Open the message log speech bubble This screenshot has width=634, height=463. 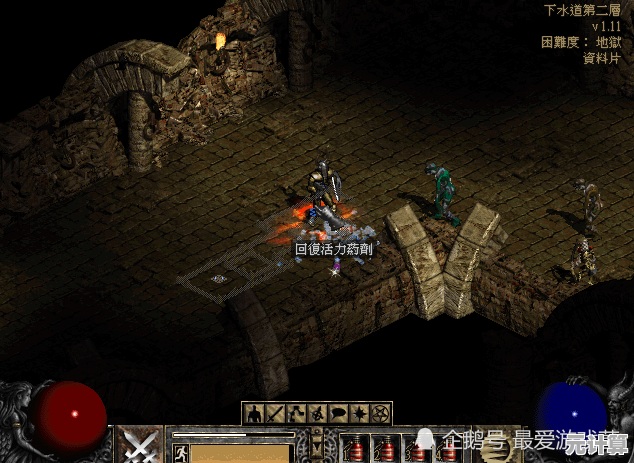(x=338, y=413)
